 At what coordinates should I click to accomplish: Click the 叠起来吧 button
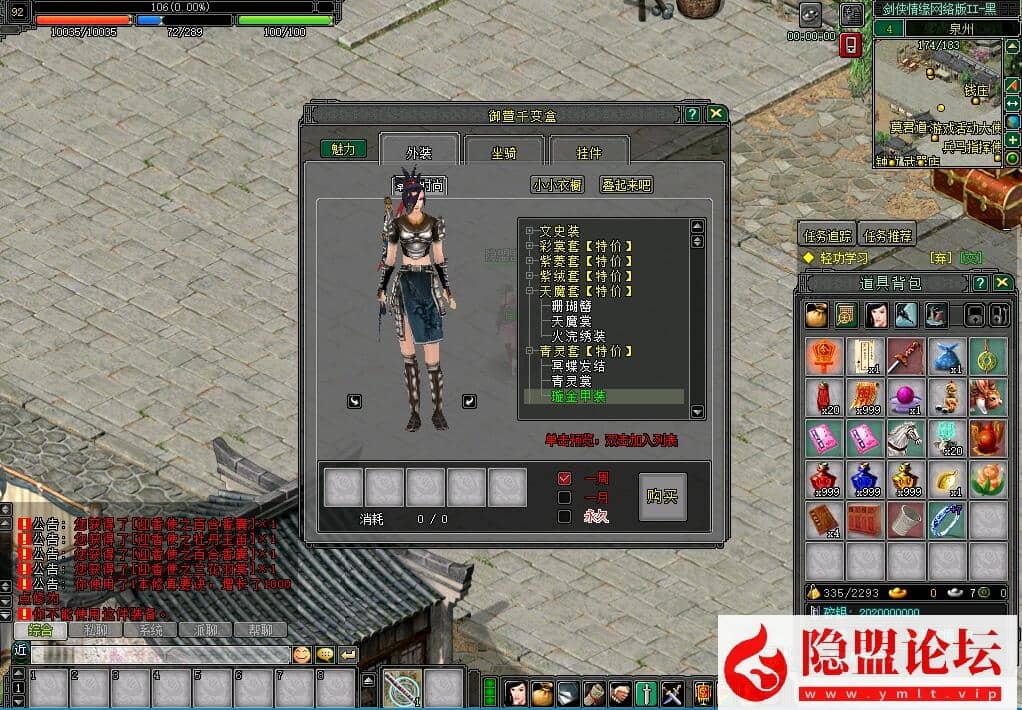coord(626,185)
